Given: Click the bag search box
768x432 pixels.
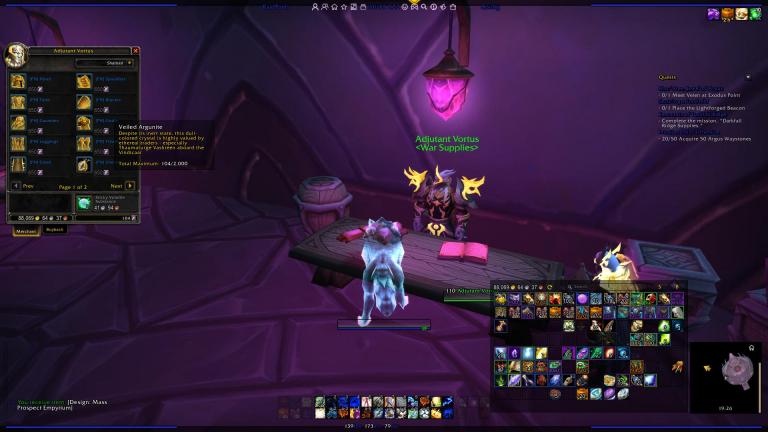Looking at the screenshot, I should [598, 286].
